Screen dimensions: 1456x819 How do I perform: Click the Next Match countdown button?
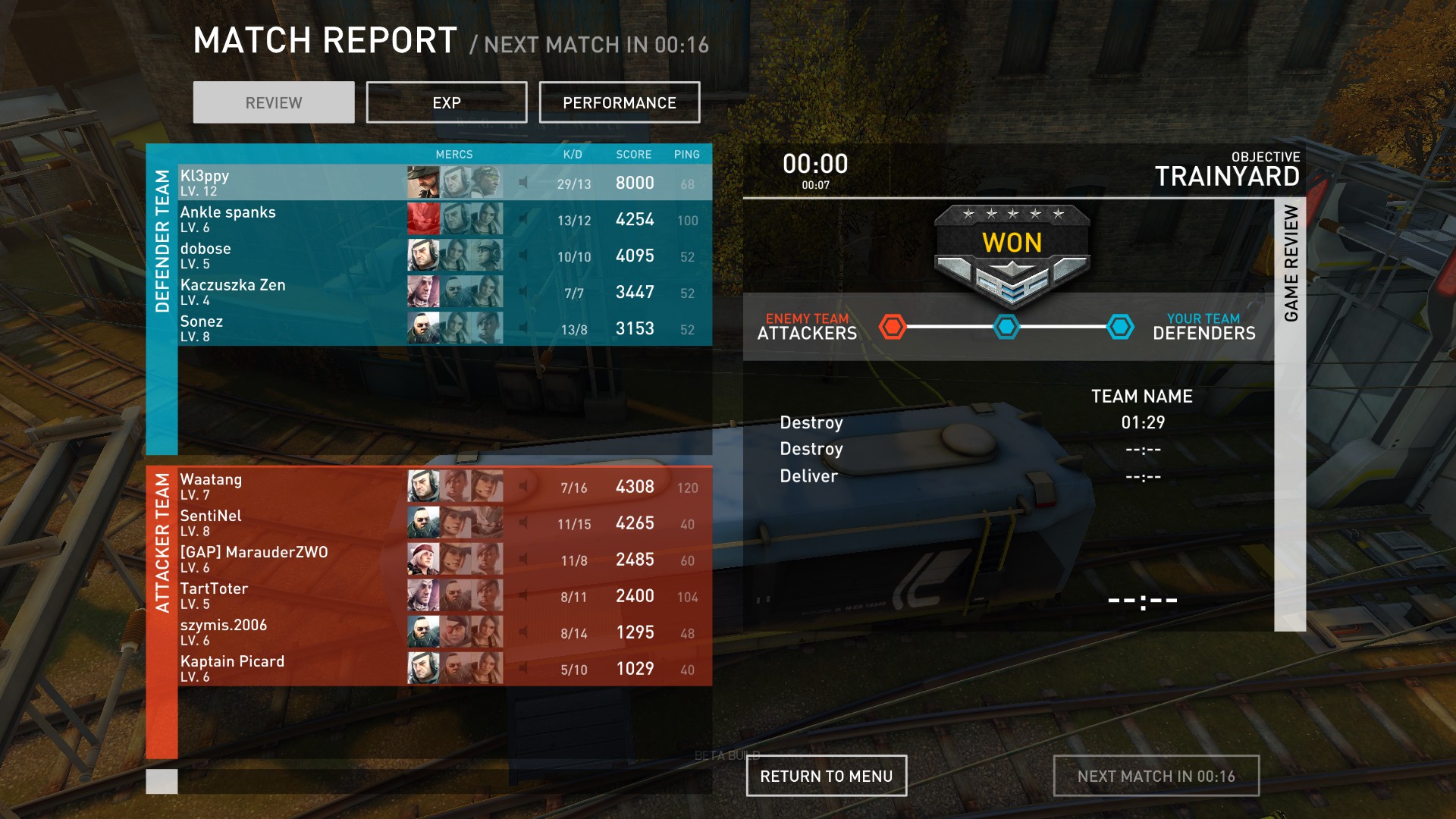[x=1156, y=776]
